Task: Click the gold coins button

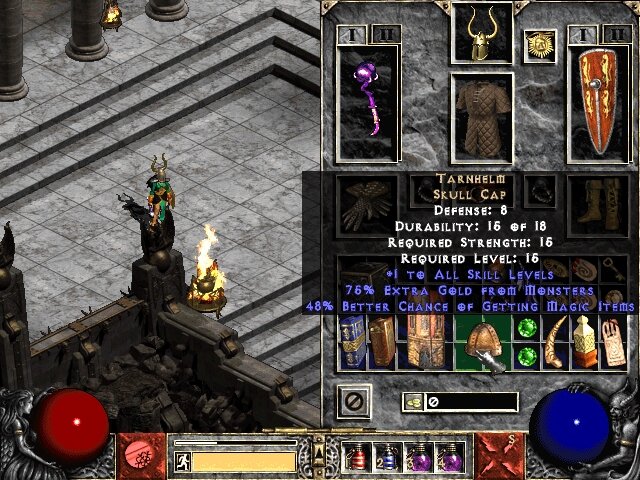Action: [x=411, y=402]
